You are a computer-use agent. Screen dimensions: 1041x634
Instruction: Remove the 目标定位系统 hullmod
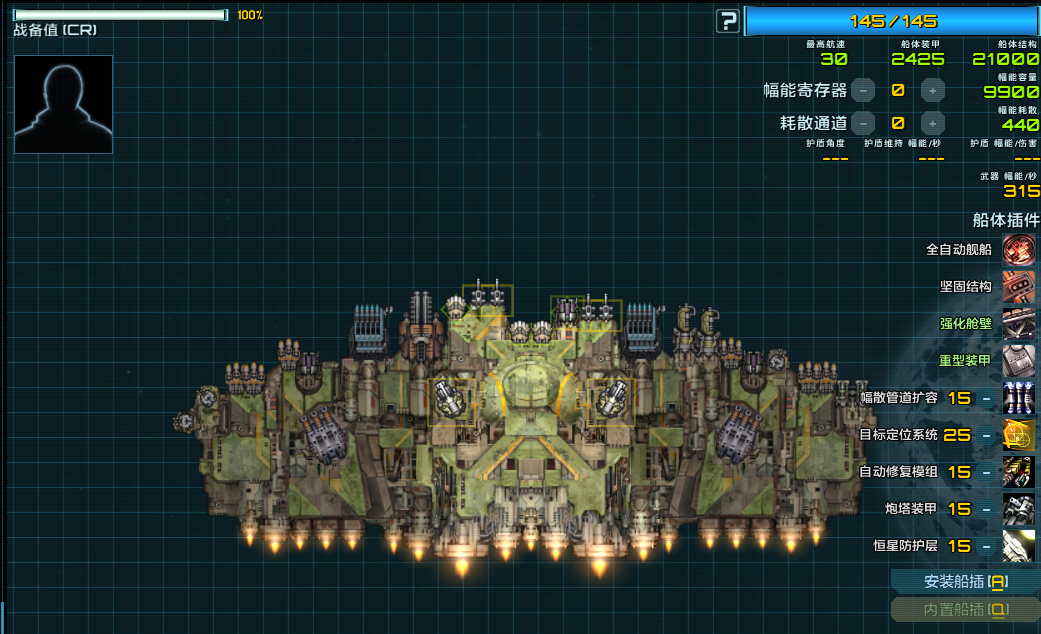(986, 435)
